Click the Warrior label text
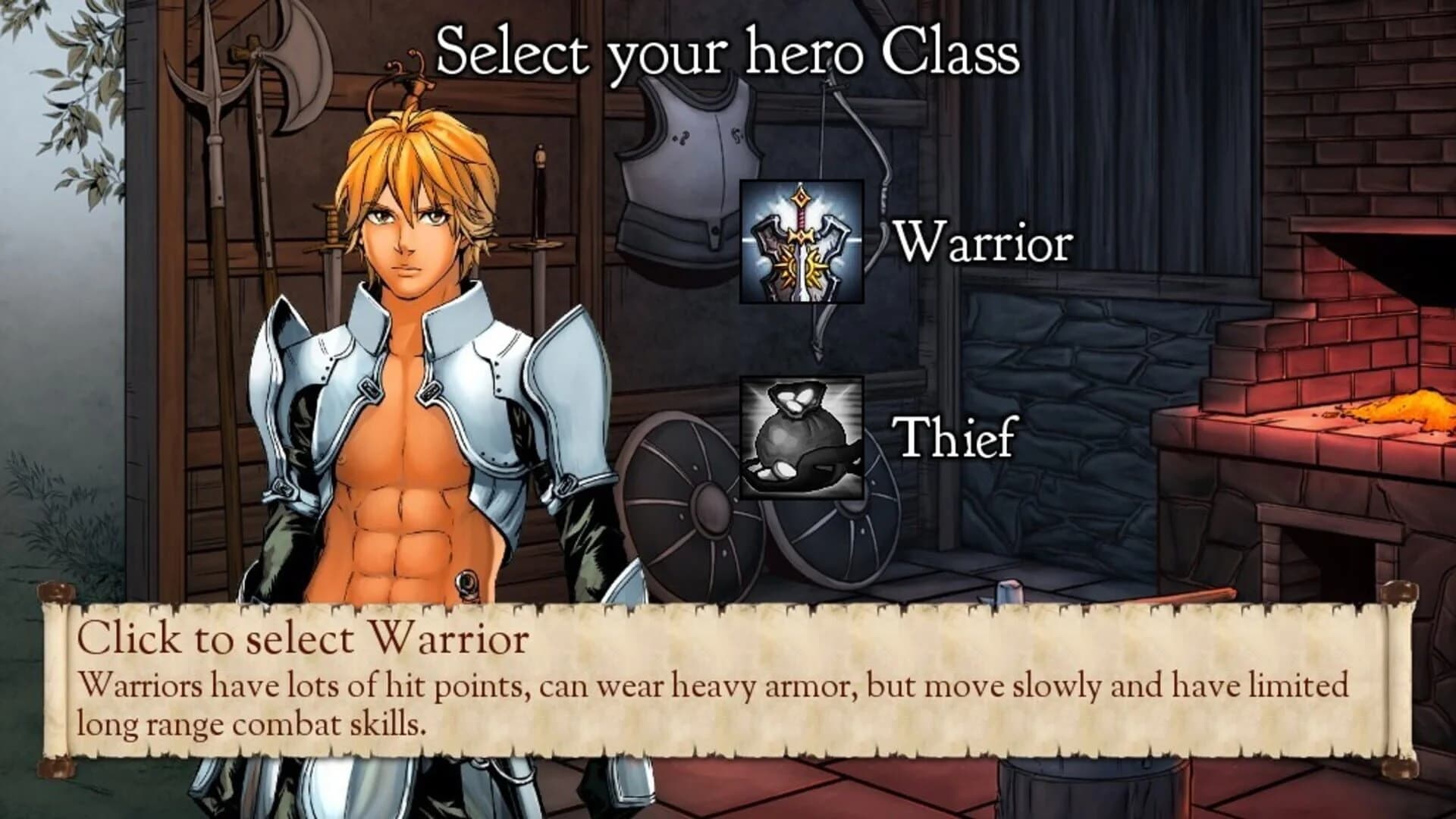 [x=984, y=243]
